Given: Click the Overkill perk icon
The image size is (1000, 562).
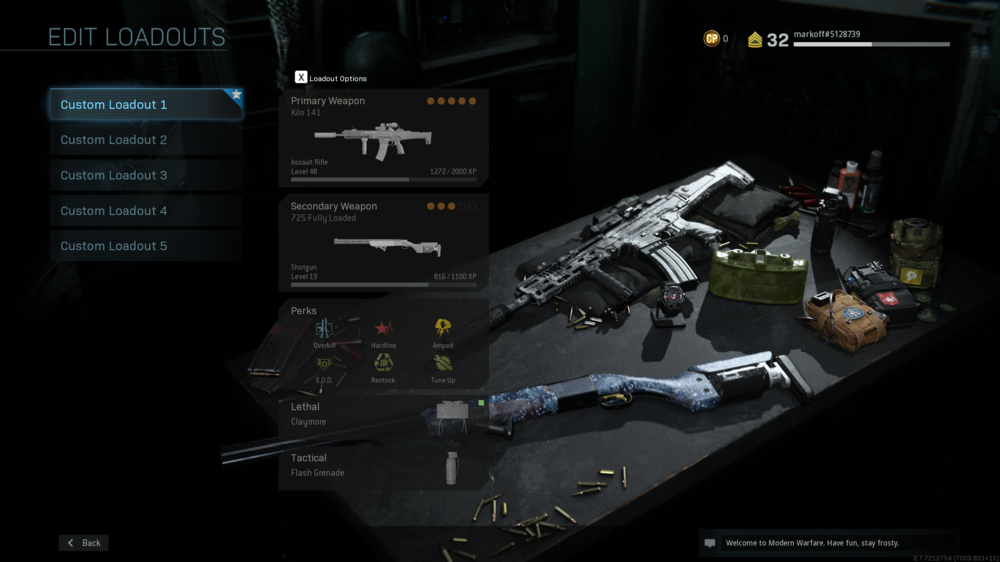Looking at the screenshot, I should [324, 331].
